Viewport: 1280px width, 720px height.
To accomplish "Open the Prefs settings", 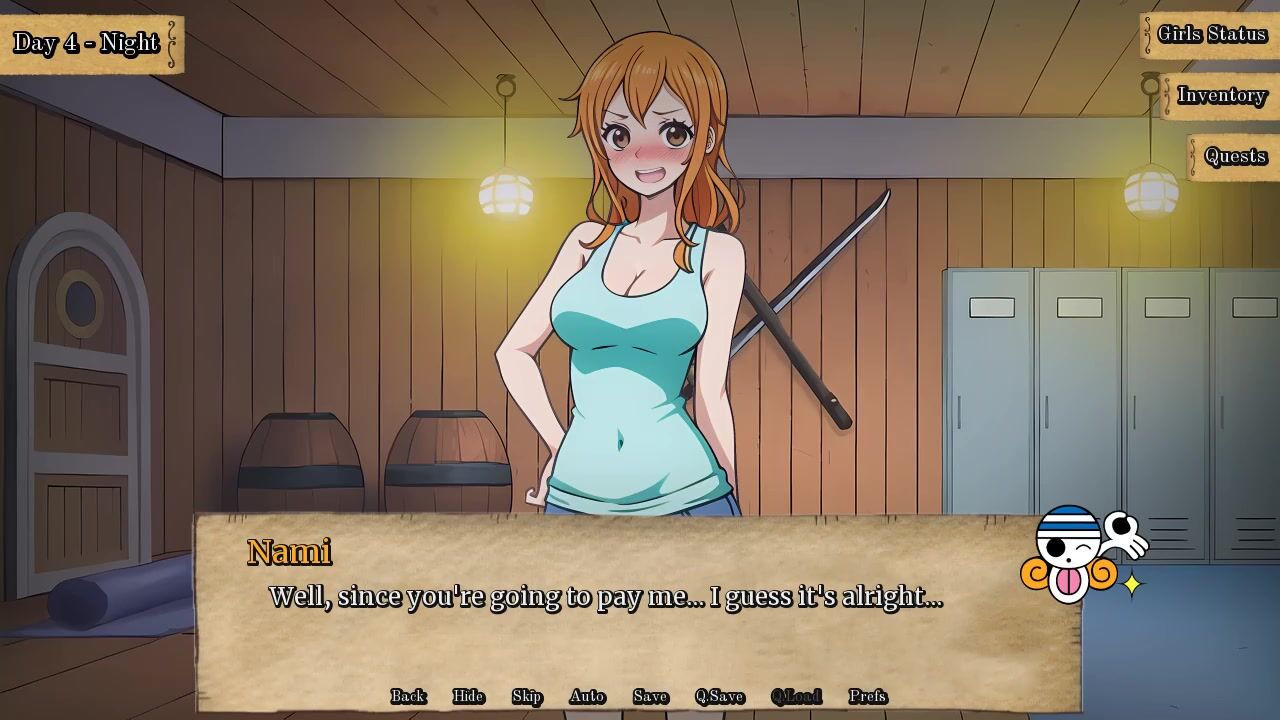I will coord(867,696).
